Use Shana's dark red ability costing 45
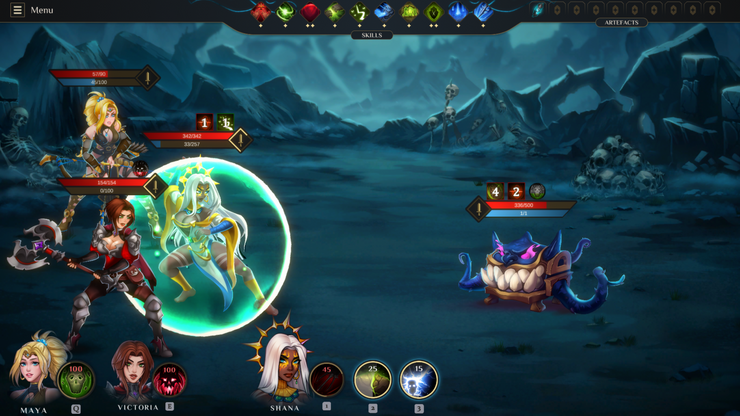 [326, 380]
